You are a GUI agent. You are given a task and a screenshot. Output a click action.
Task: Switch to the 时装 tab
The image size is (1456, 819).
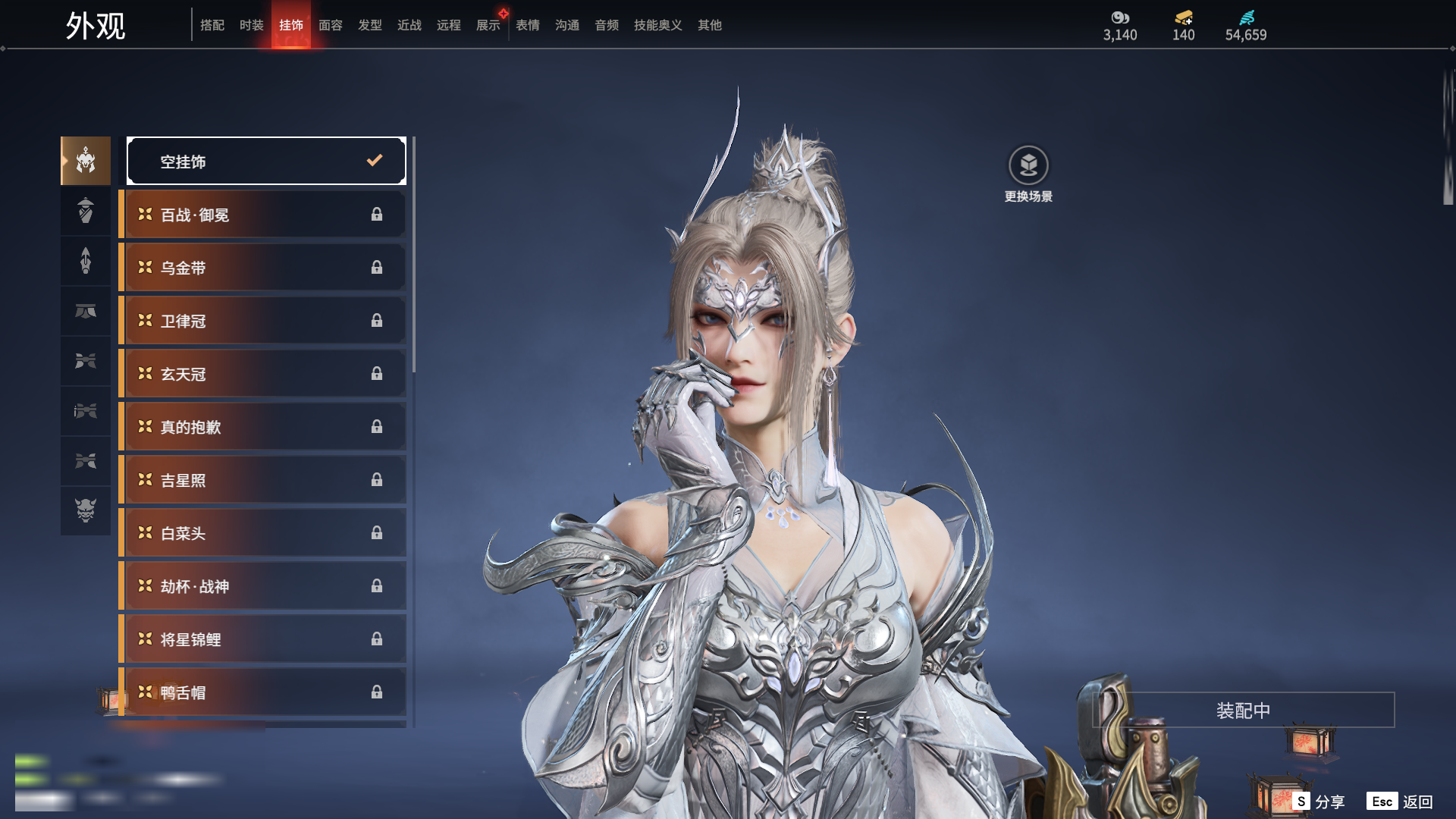251,25
